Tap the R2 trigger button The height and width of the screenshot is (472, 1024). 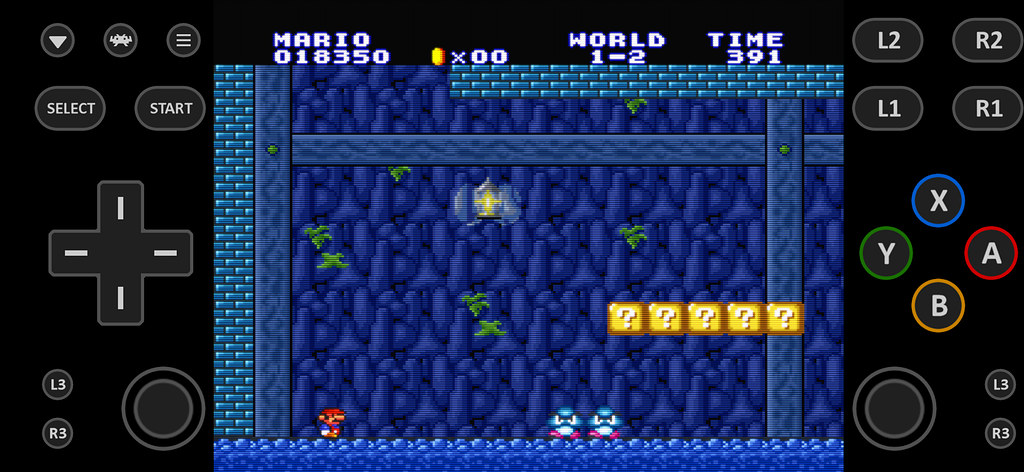pos(988,40)
